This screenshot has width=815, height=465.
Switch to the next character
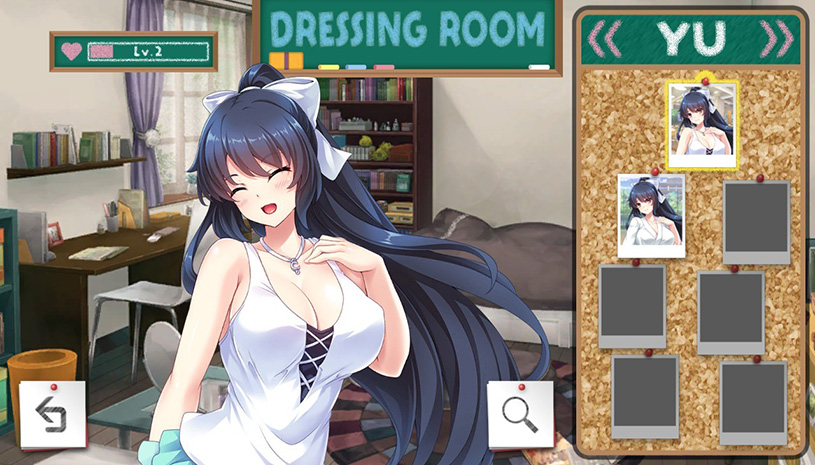[x=777, y=38]
